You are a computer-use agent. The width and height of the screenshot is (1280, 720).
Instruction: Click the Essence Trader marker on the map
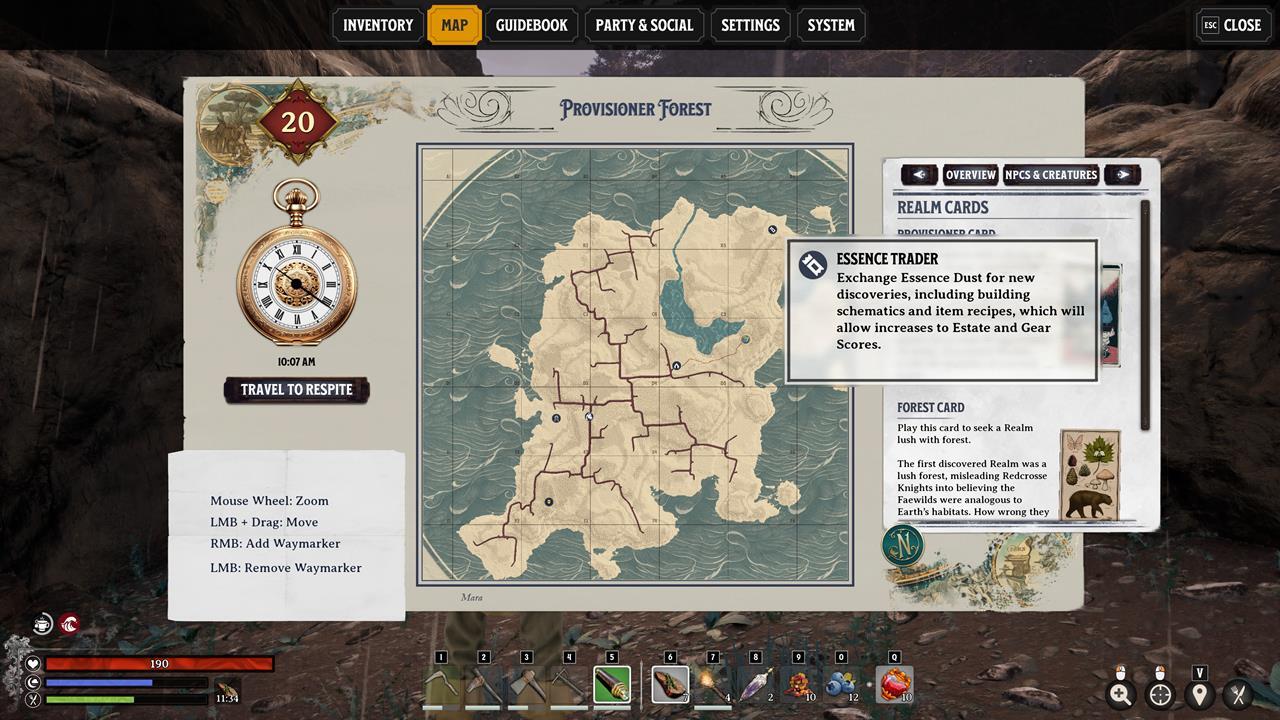tap(773, 230)
